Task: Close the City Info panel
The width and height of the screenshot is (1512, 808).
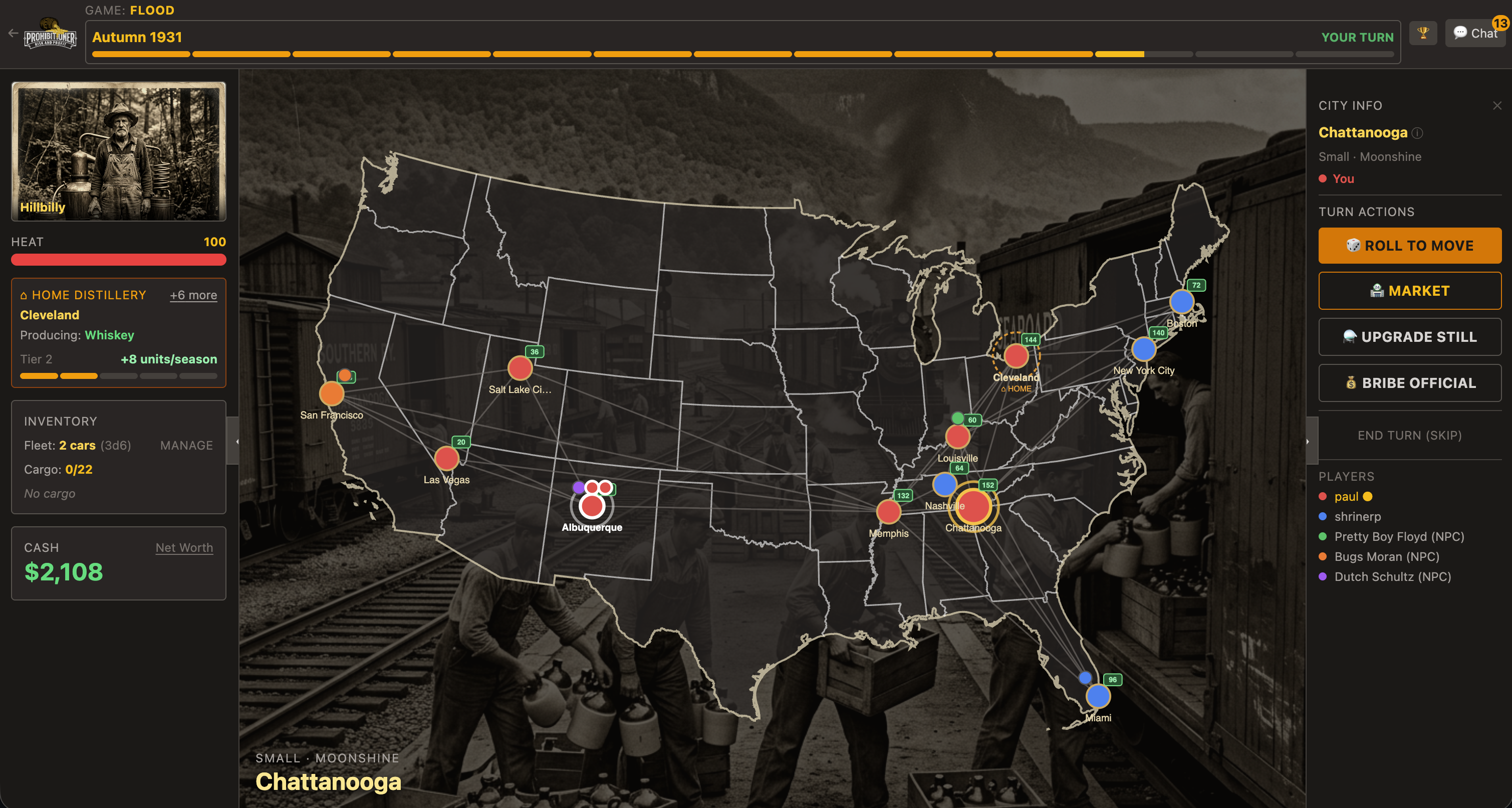Action: 1497,106
